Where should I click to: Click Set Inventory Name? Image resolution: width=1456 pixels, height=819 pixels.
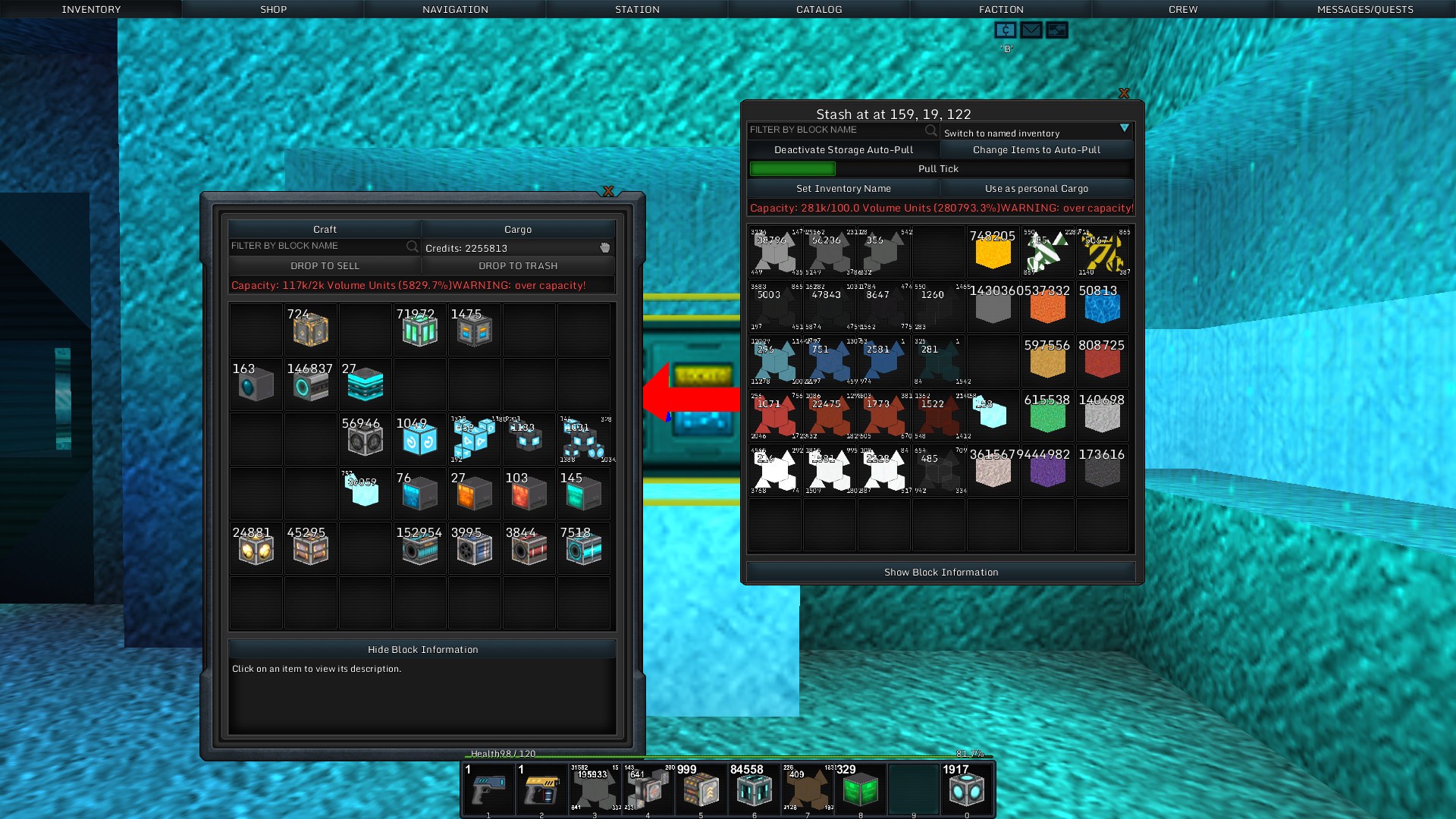coord(843,189)
